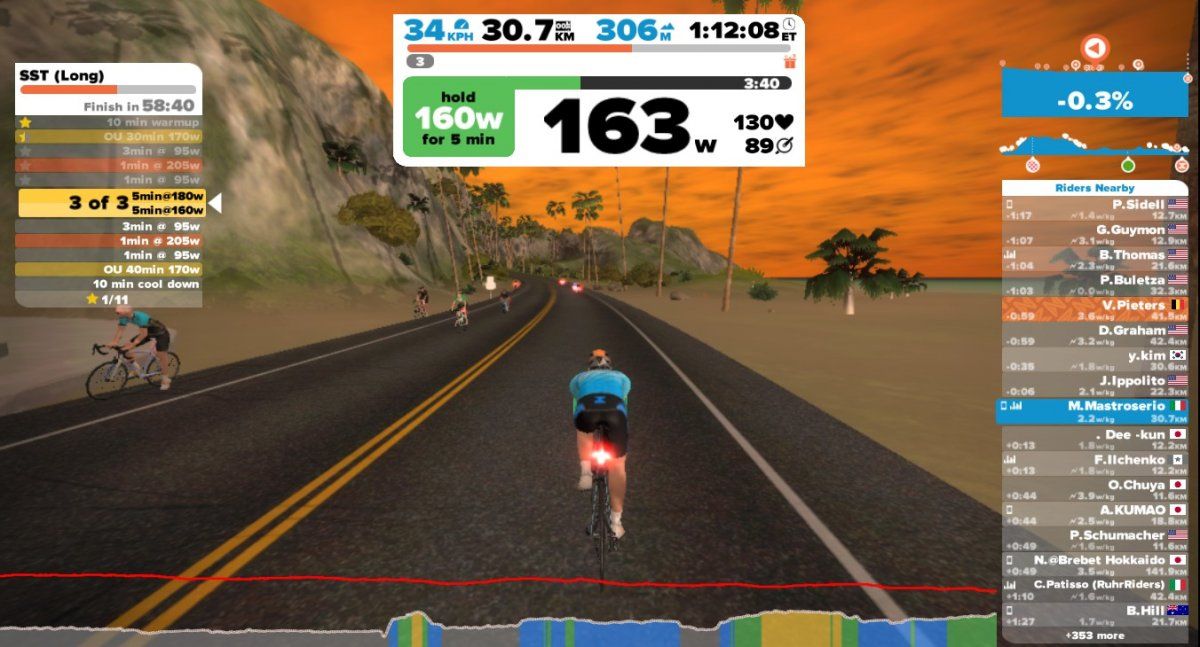Click the orange arrow icon above gradient
This screenshot has height=647, width=1200.
tap(1095, 47)
